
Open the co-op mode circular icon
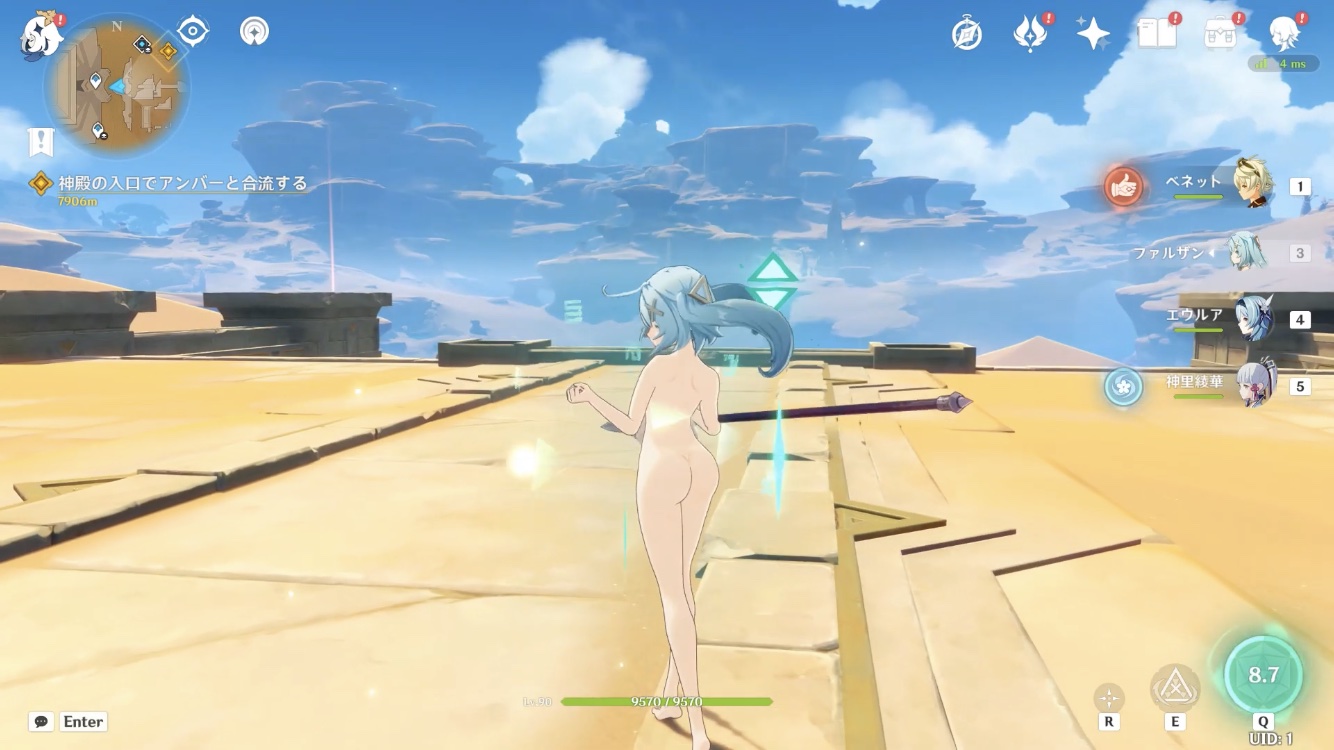pos(254,32)
